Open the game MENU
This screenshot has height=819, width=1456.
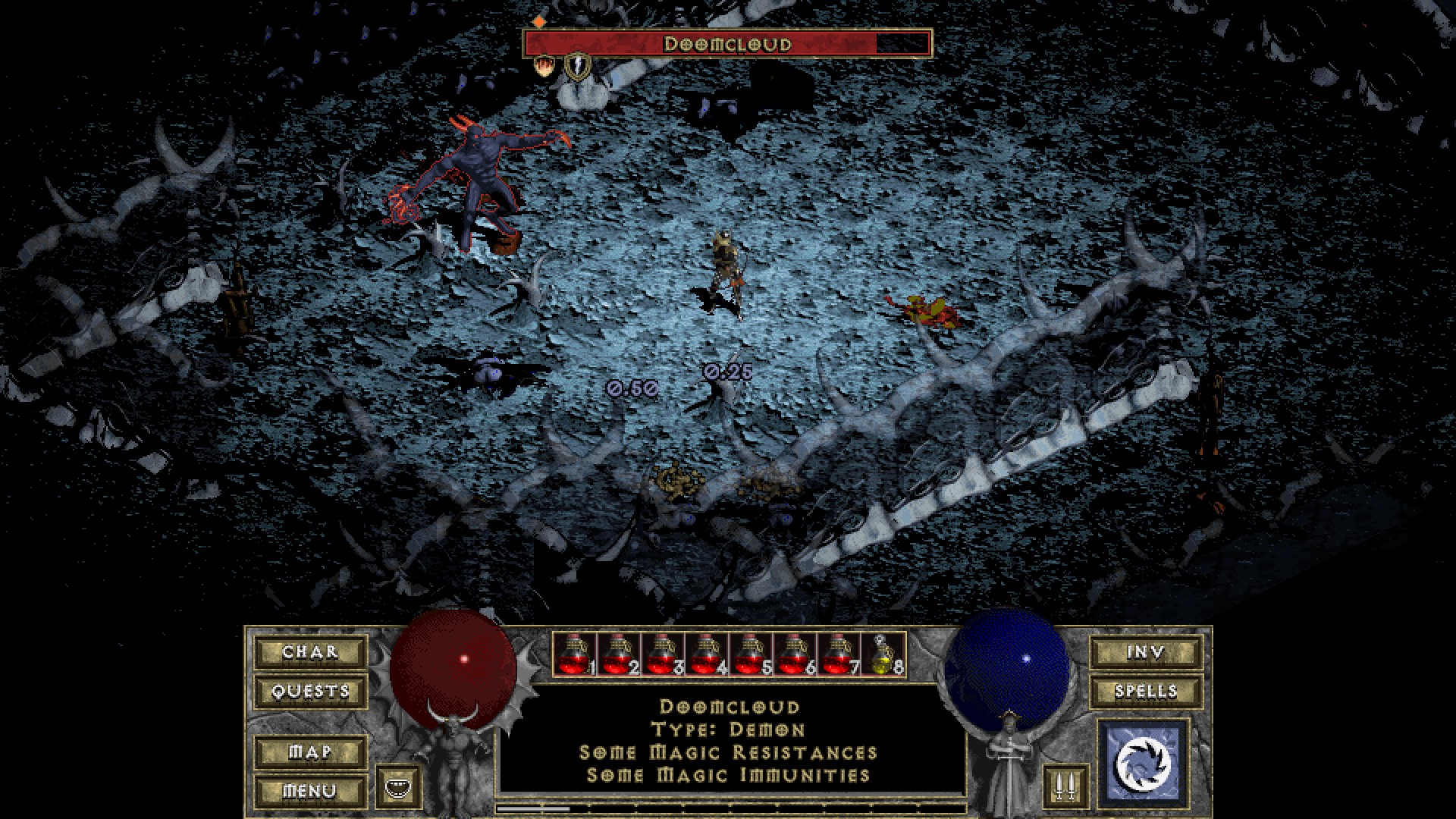tap(310, 792)
